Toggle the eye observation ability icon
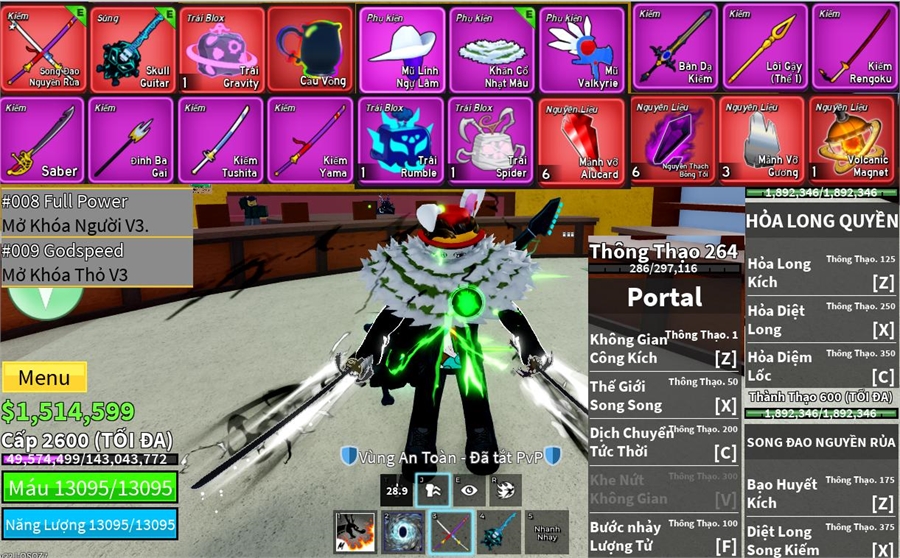Image resolution: width=900 pixels, height=558 pixels. click(467, 490)
